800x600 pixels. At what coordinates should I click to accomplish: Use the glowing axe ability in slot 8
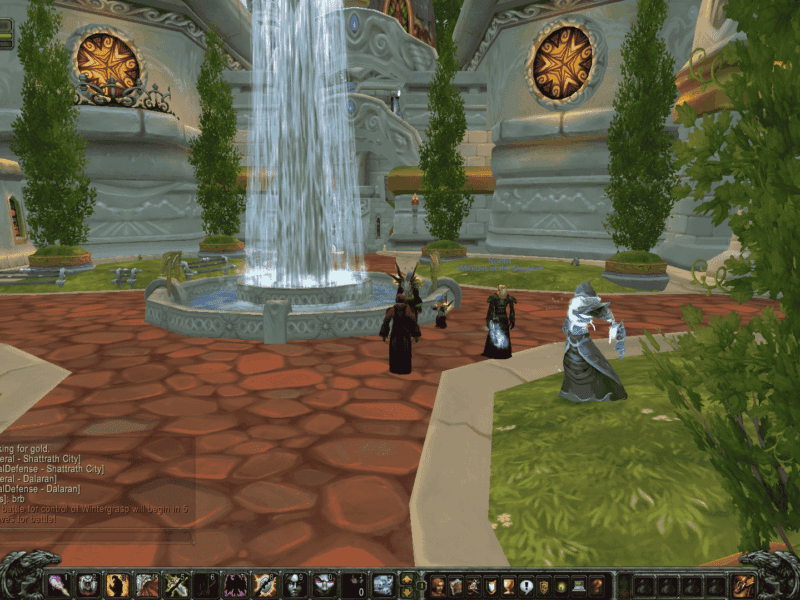[266, 584]
